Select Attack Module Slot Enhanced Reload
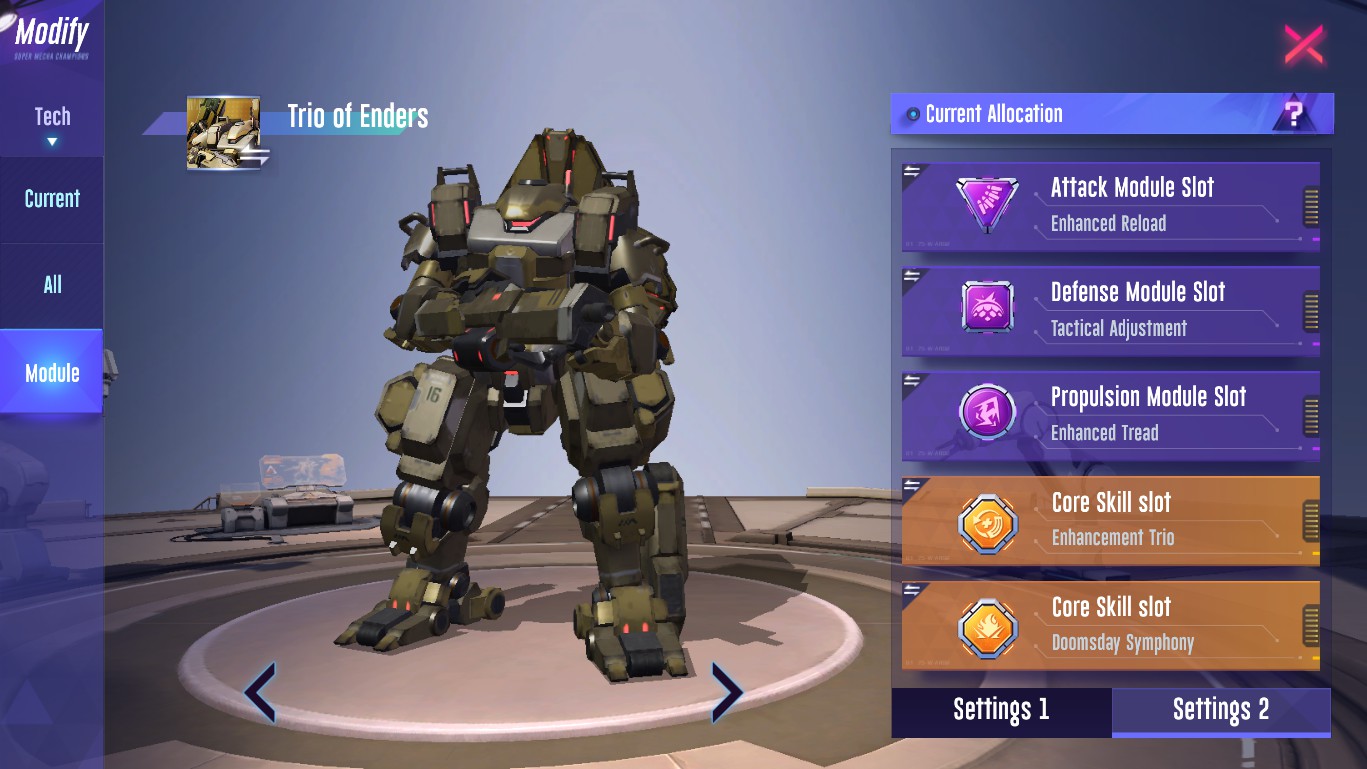Image resolution: width=1367 pixels, height=769 pixels. click(x=1110, y=205)
